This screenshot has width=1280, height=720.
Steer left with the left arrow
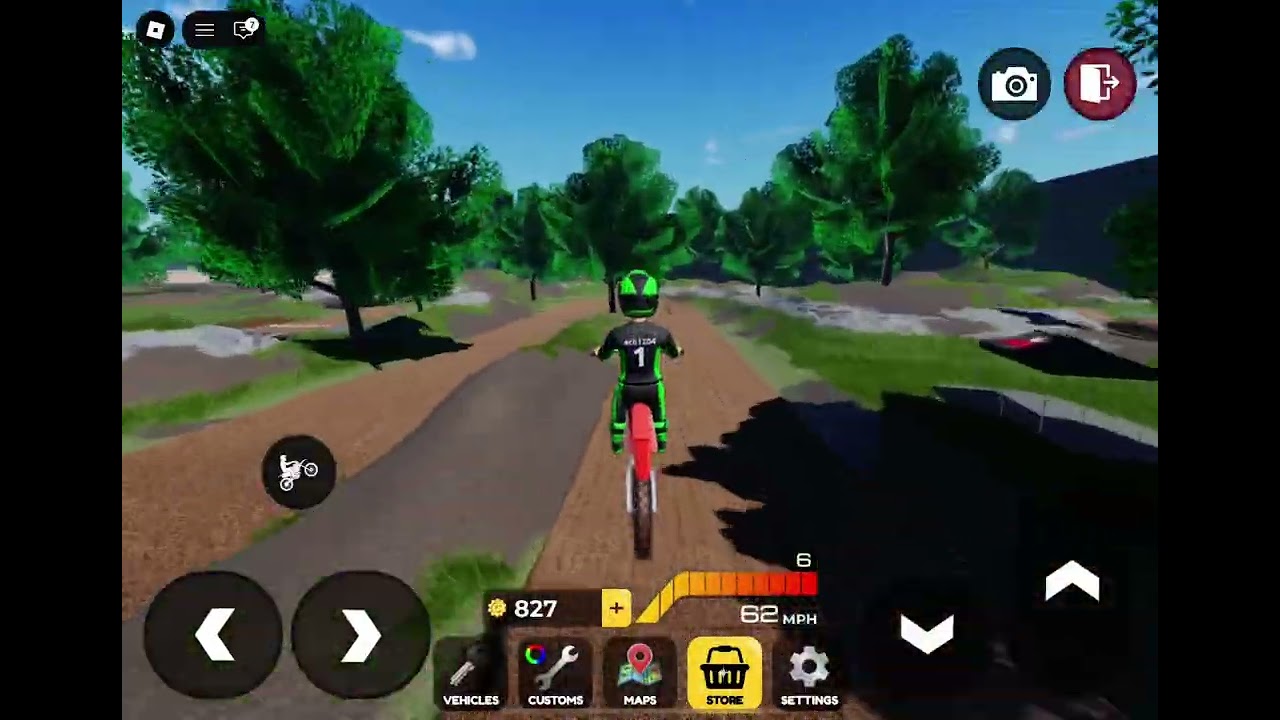[214, 634]
